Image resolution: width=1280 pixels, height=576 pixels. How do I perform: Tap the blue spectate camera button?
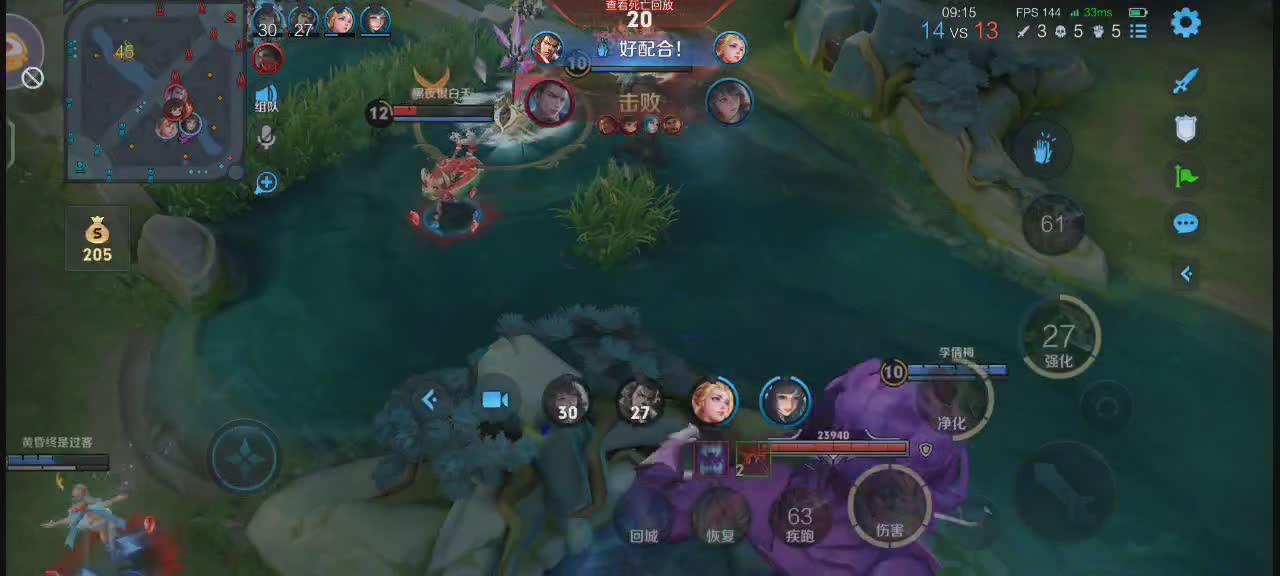tap(495, 400)
